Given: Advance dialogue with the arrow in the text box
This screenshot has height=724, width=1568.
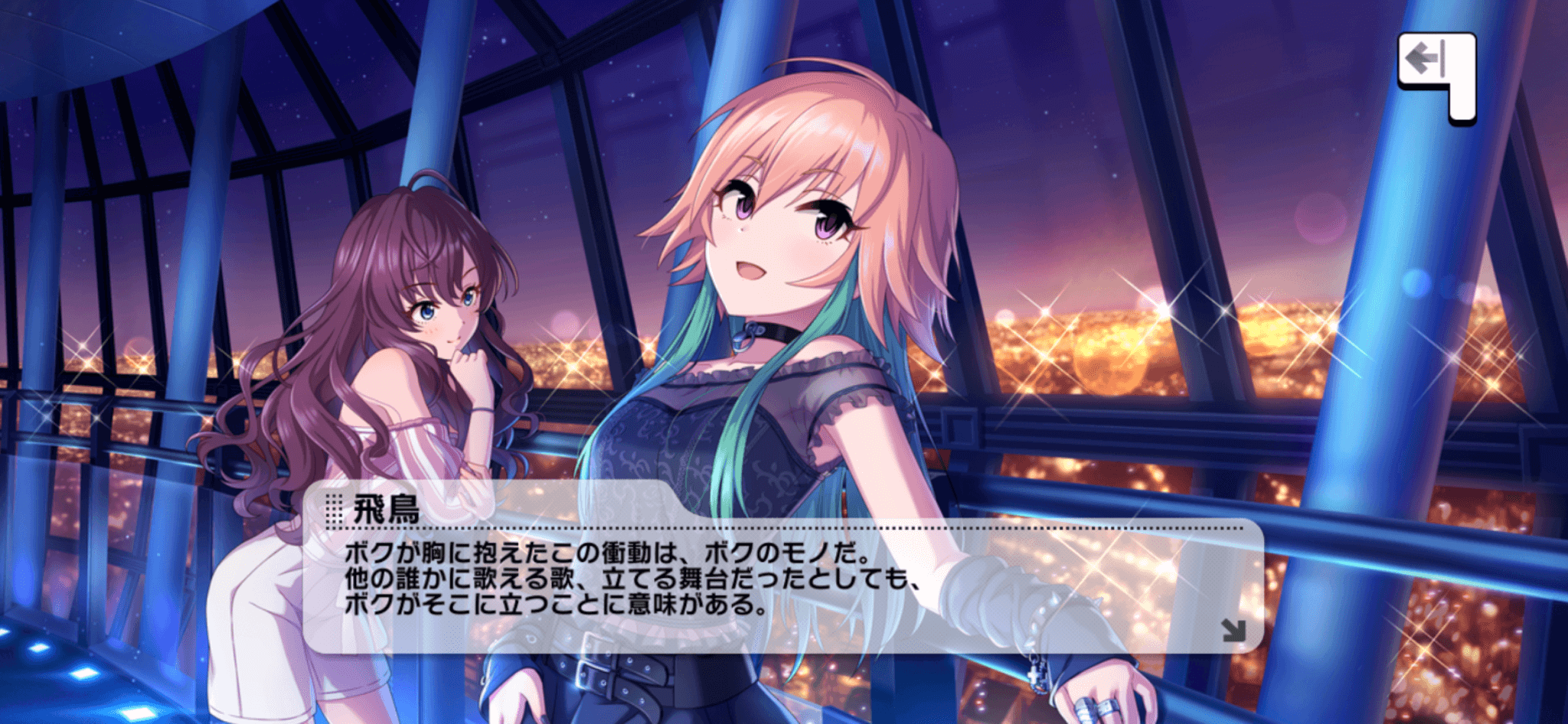Looking at the screenshot, I should (1233, 630).
